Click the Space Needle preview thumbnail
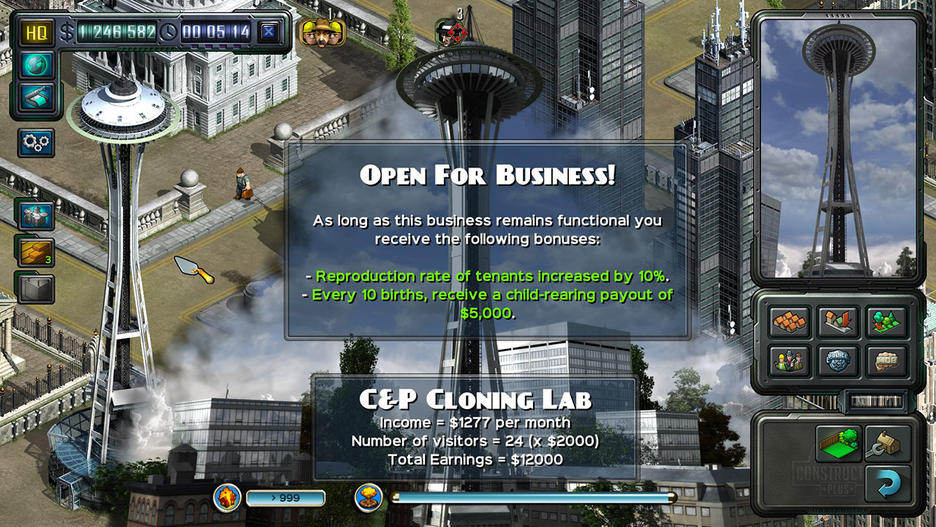This screenshot has width=936, height=527. click(x=838, y=148)
